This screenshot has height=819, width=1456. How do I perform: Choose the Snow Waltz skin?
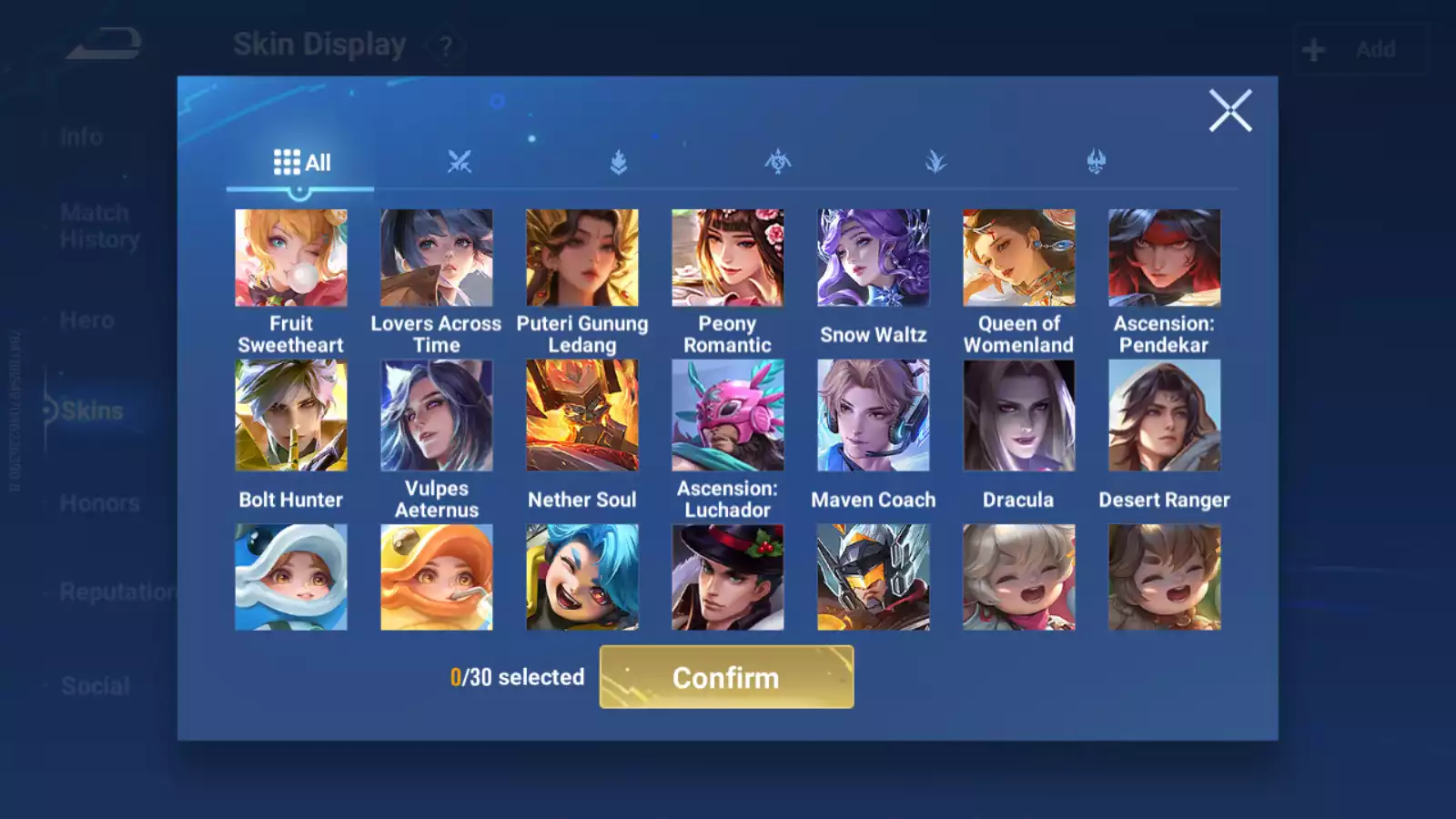(x=874, y=258)
